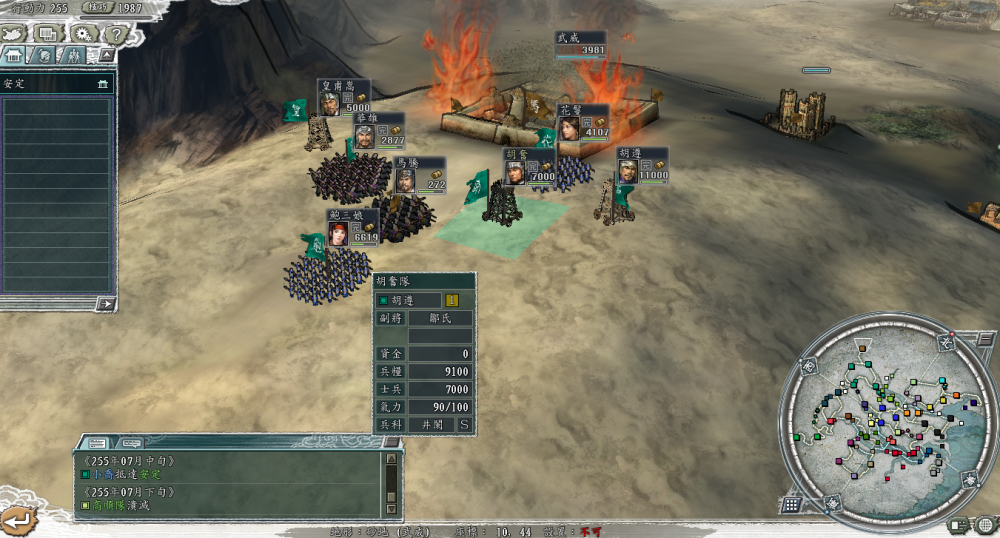Open the question mark help button
Viewport: 1000px width, 538px height.
115,32
